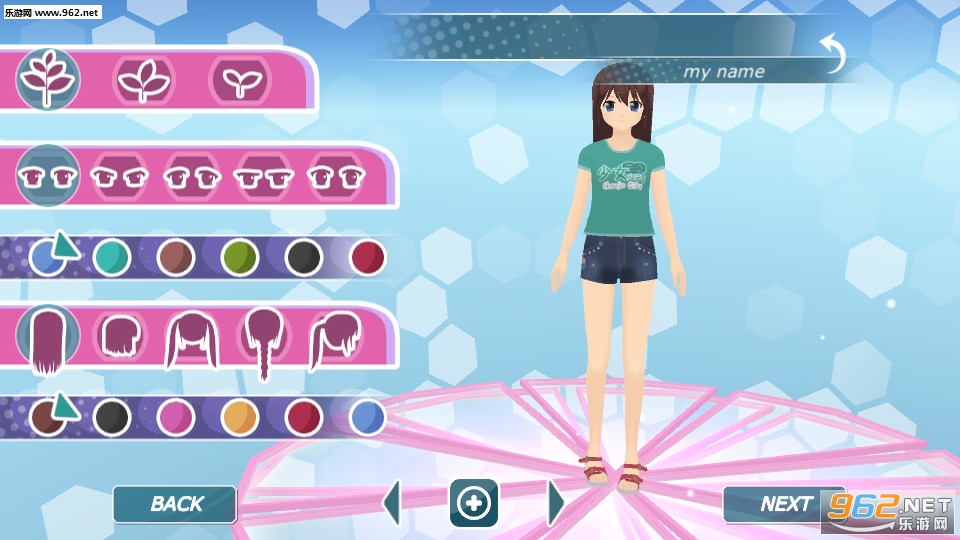The image size is (960, 540).
Task: Proceed with the NEXT button
Action: [785, 504]
